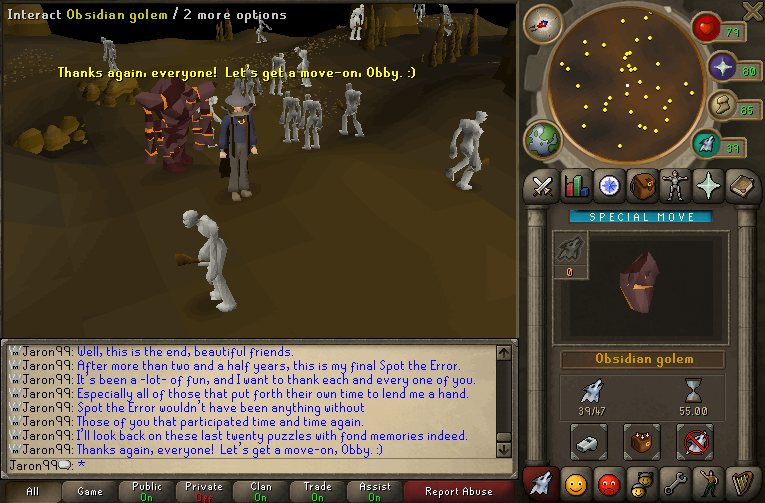Activate the prayer star orb
This screenshot has height=503, width=765.
722,68
